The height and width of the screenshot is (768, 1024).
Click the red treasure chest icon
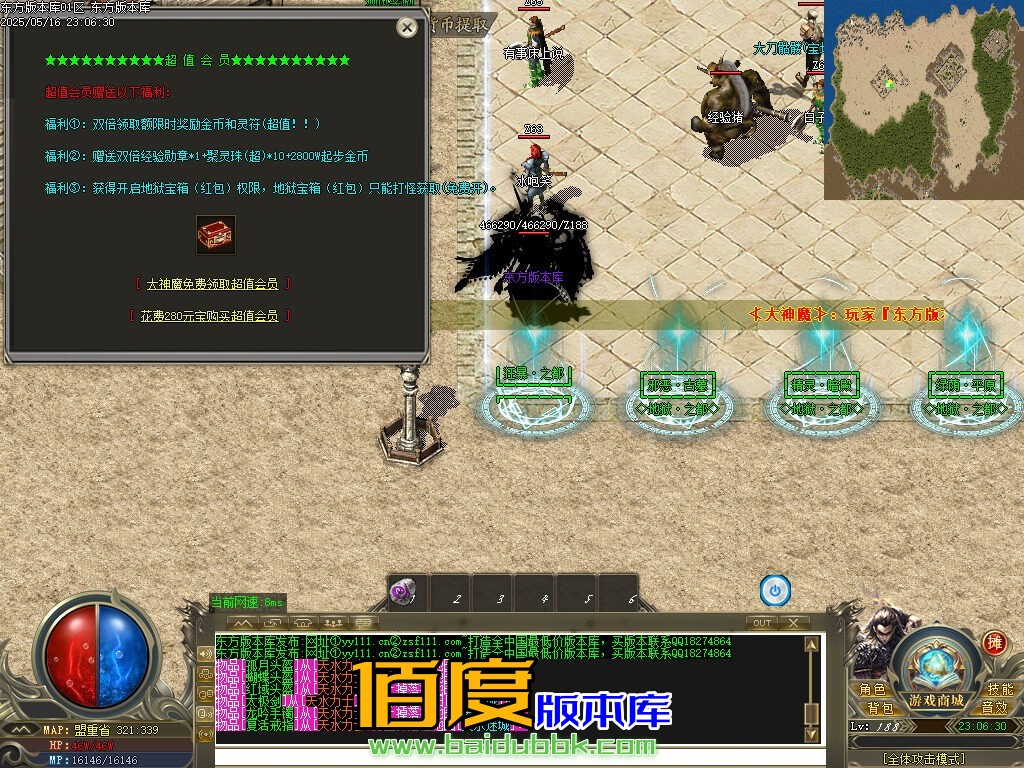click(215, 235)
